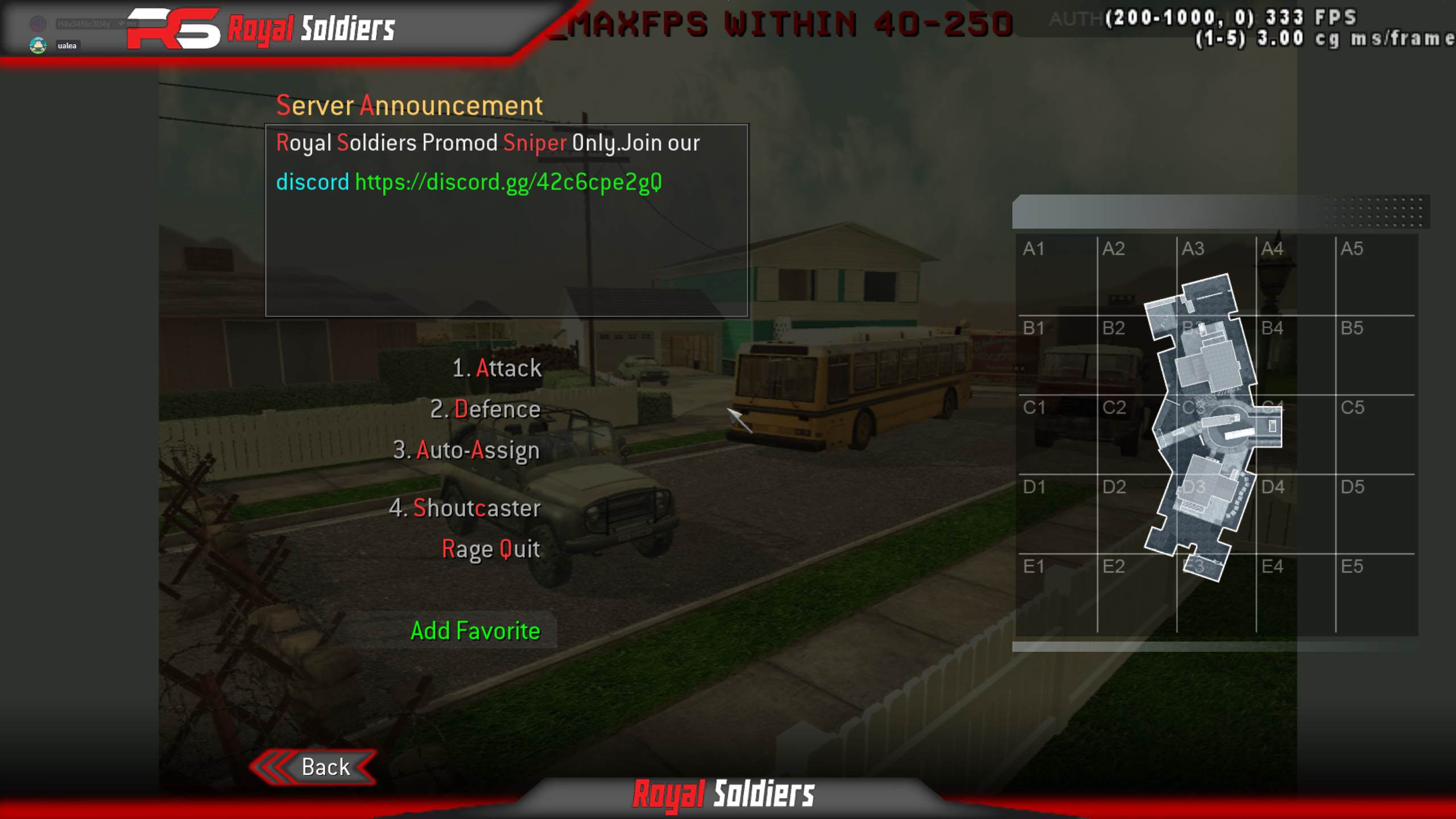
Task: Select the "Rage Quit" option
Action: click(x=491, y=548)
